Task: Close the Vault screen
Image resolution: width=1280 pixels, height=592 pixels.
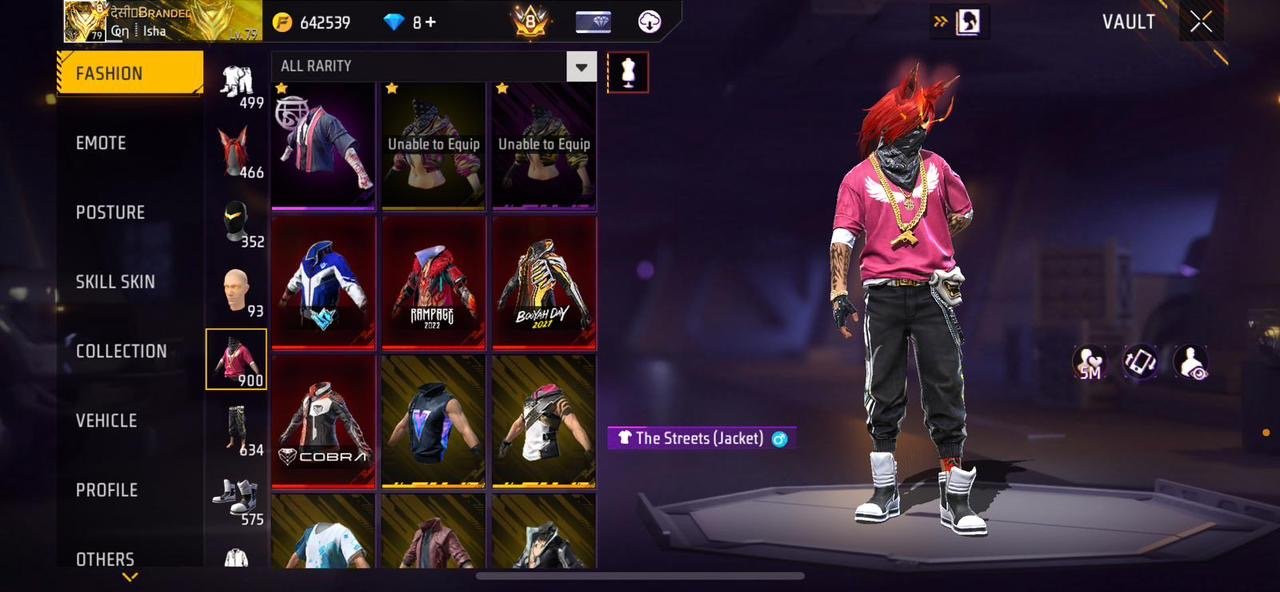Action: 1200,22
